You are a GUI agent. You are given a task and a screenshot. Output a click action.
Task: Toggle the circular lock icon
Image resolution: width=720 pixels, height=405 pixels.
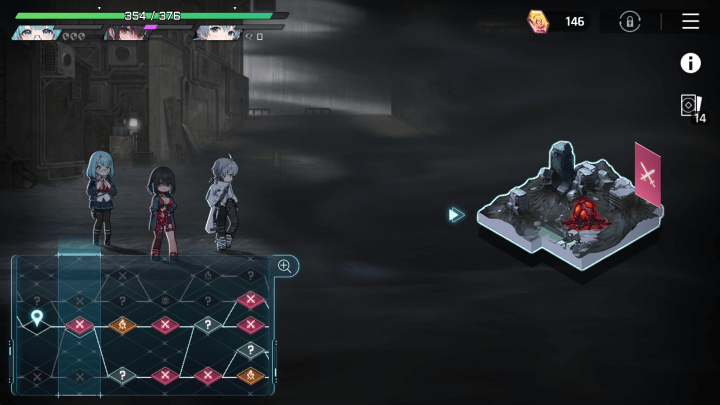click(630, 21)
